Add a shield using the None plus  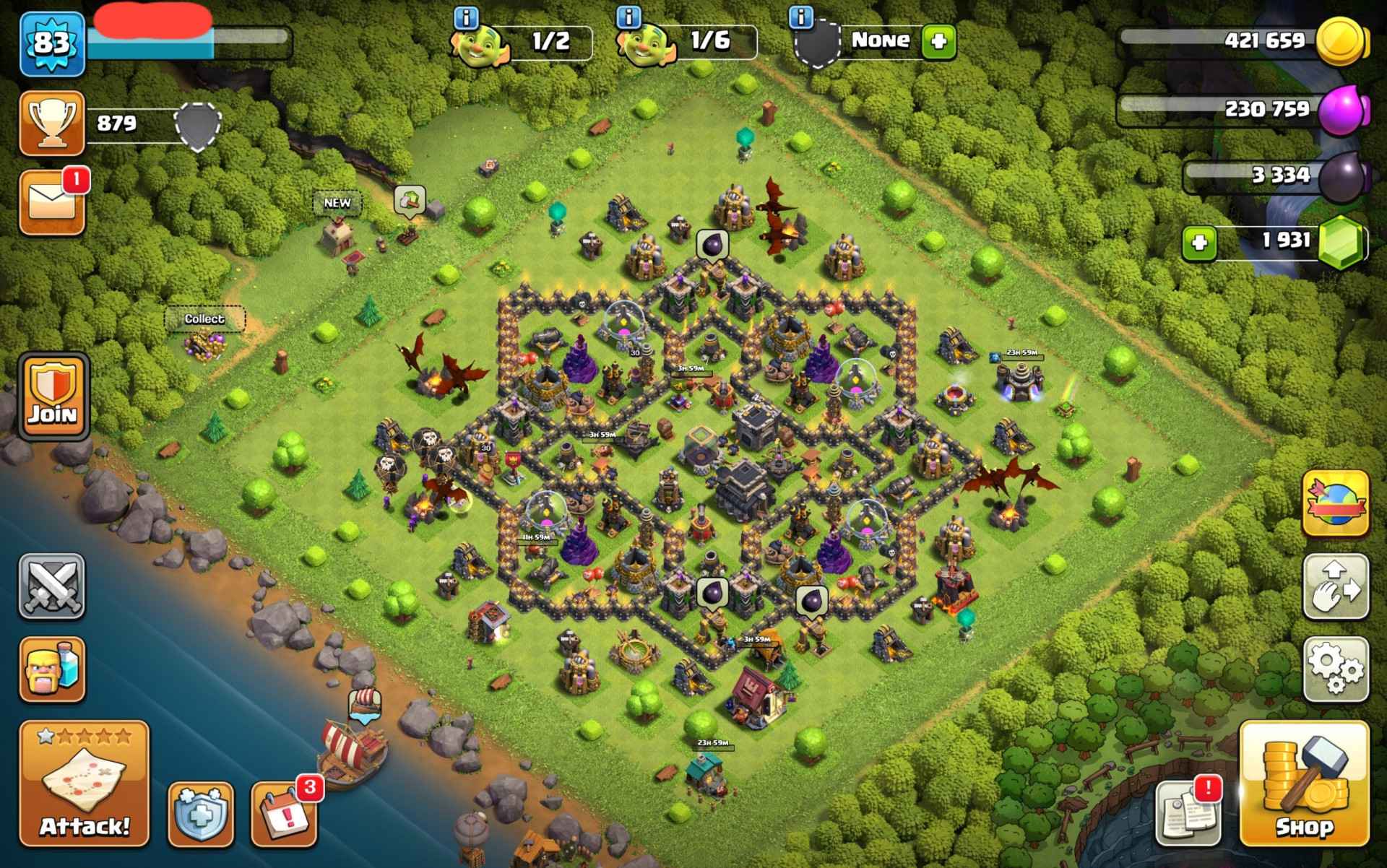tap(938, 41)
